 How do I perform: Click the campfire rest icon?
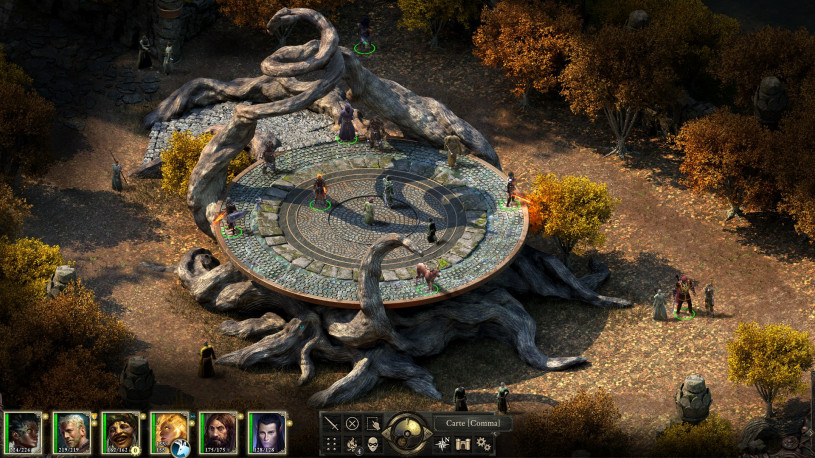click(352, 443)
